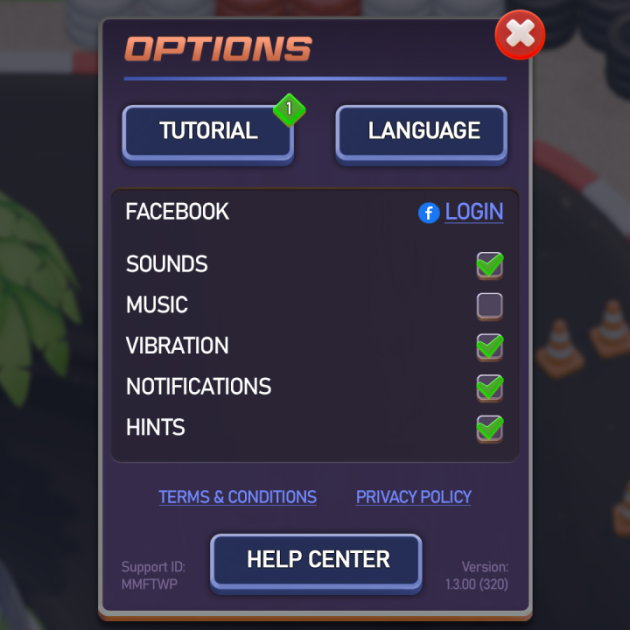
Task: Log in to Facebook
Action: [x=473, y=212]
